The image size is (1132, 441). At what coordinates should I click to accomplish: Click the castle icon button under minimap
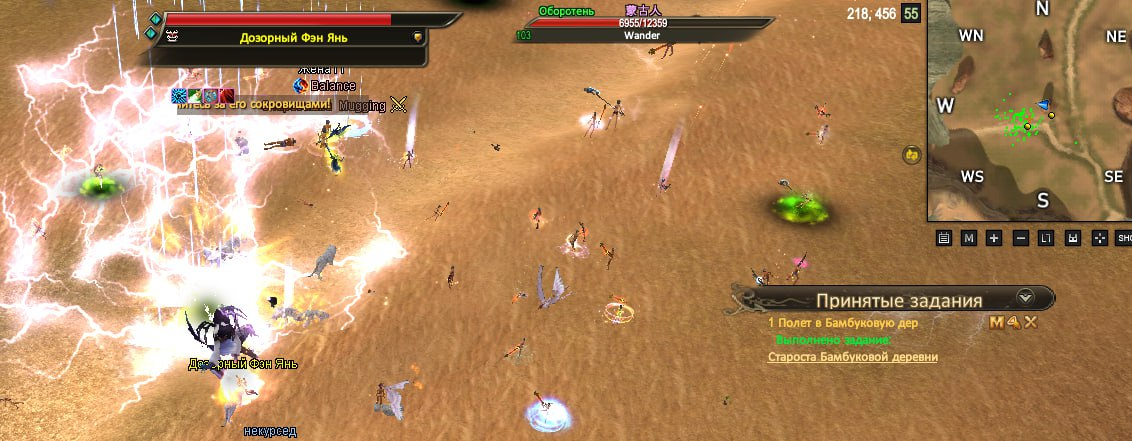click(1072, 238)
